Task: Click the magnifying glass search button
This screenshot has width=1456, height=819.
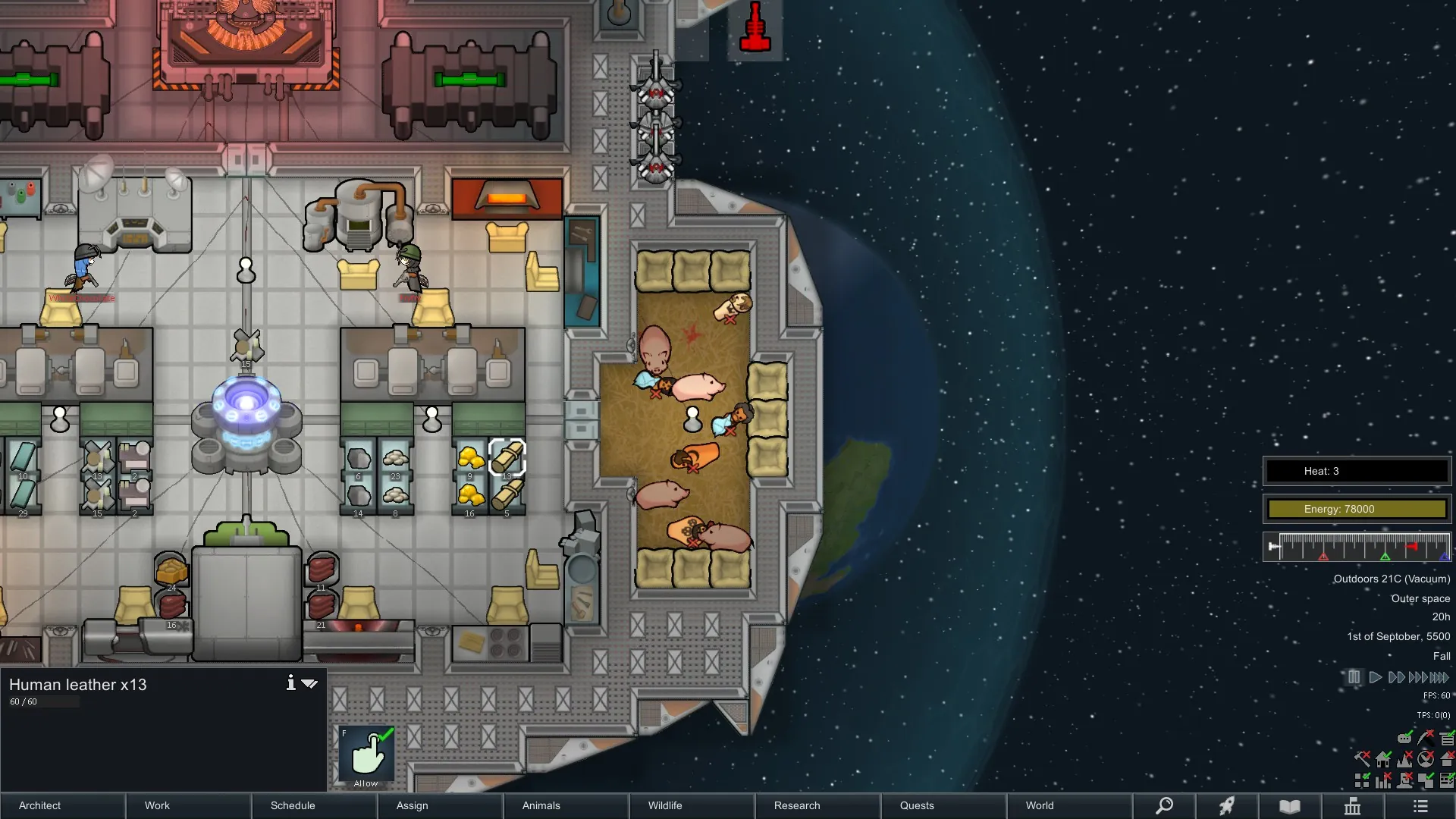Action: coord(1164,805)
